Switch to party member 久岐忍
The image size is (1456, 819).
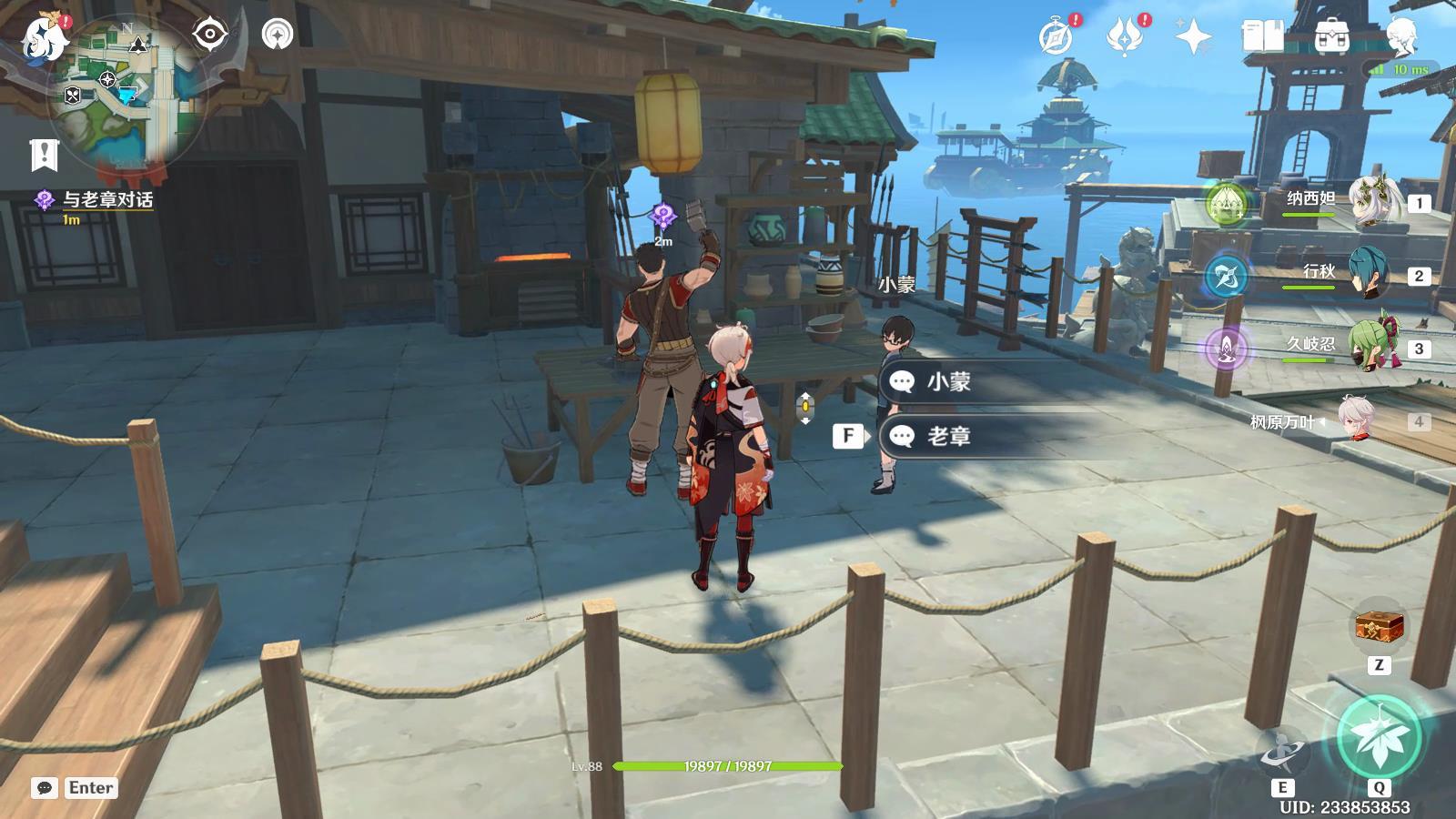click(x=1370, y=348)
